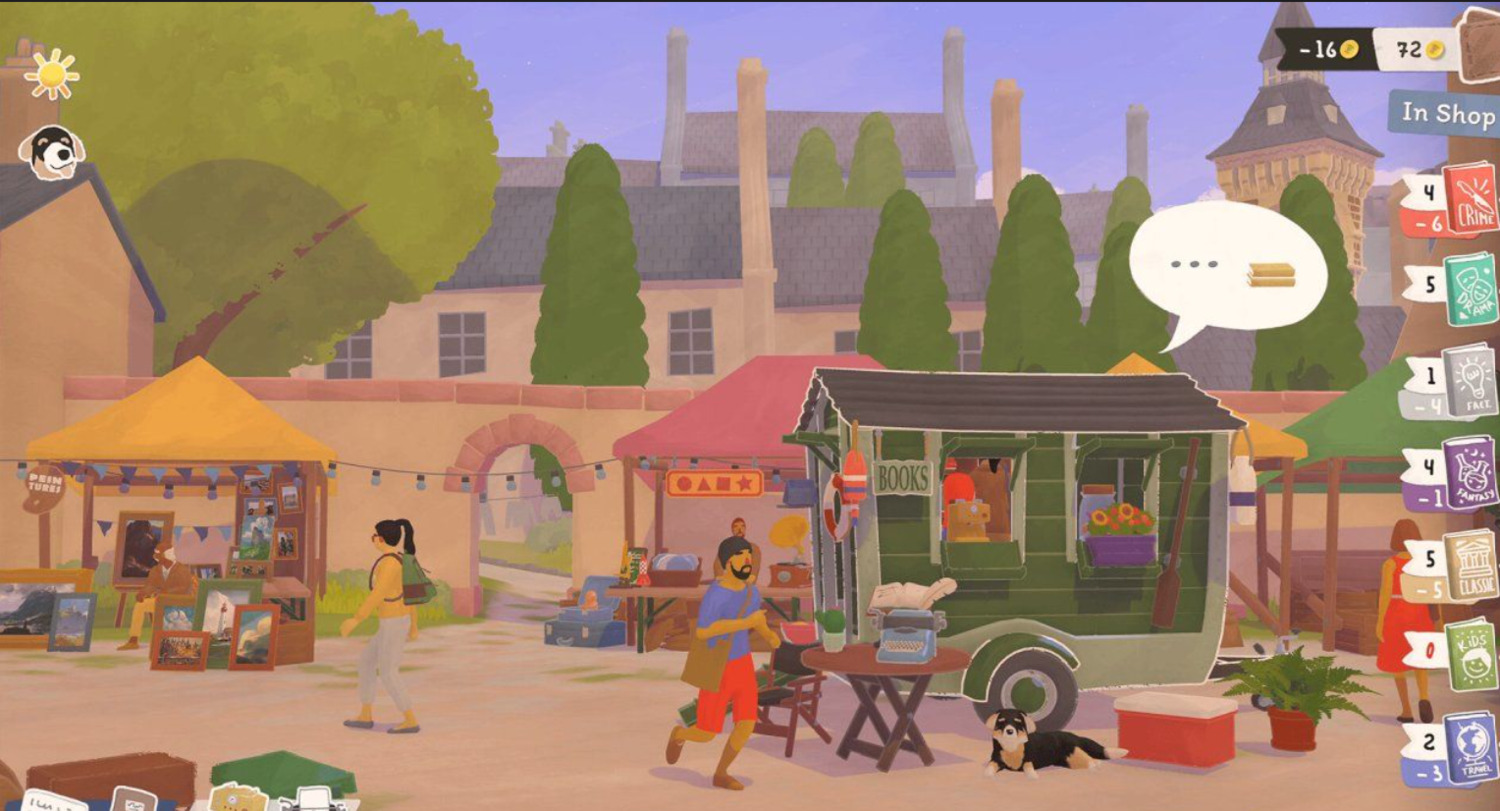
Task: Select the purple Fantasy book
Action: [1470, 473]
